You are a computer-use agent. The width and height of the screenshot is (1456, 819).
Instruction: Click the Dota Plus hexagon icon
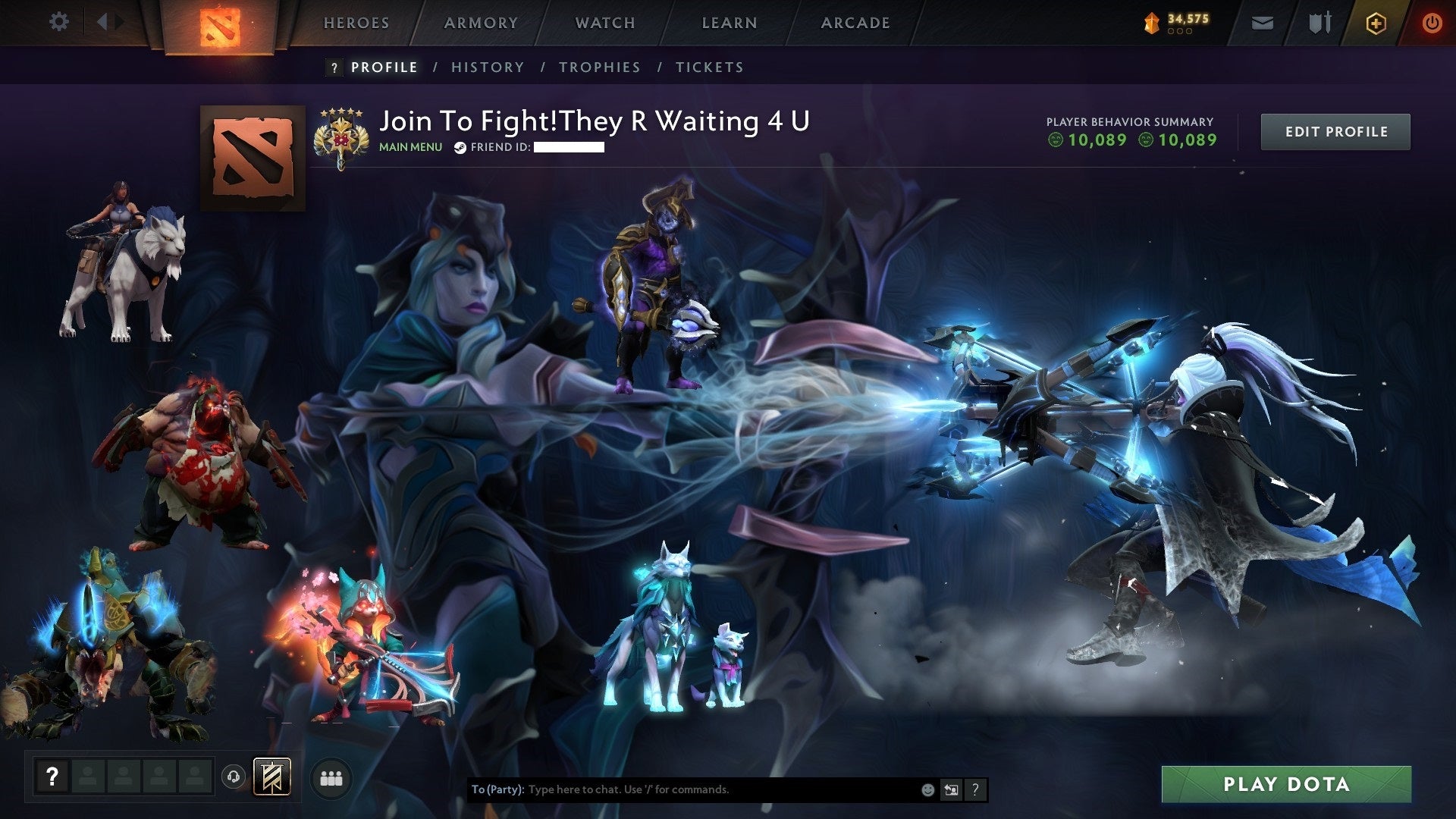tap(1376, 23)
